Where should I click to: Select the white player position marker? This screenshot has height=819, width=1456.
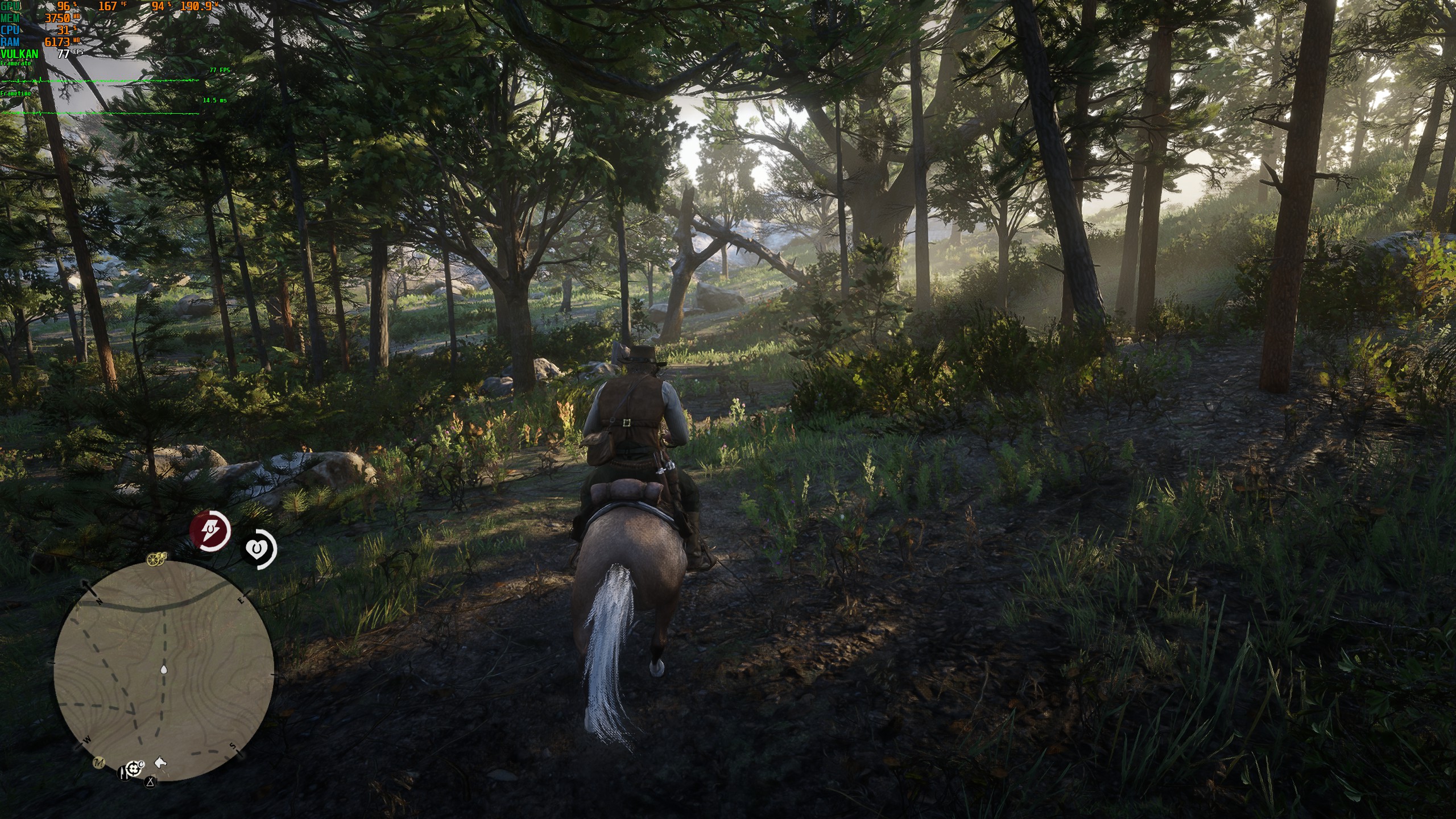pyautogui.click(x=164, y=669)
